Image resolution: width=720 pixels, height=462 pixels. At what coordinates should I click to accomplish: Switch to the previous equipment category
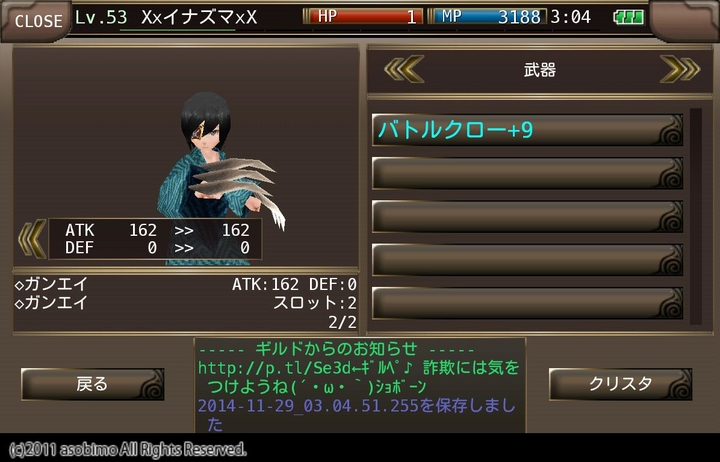405,69
